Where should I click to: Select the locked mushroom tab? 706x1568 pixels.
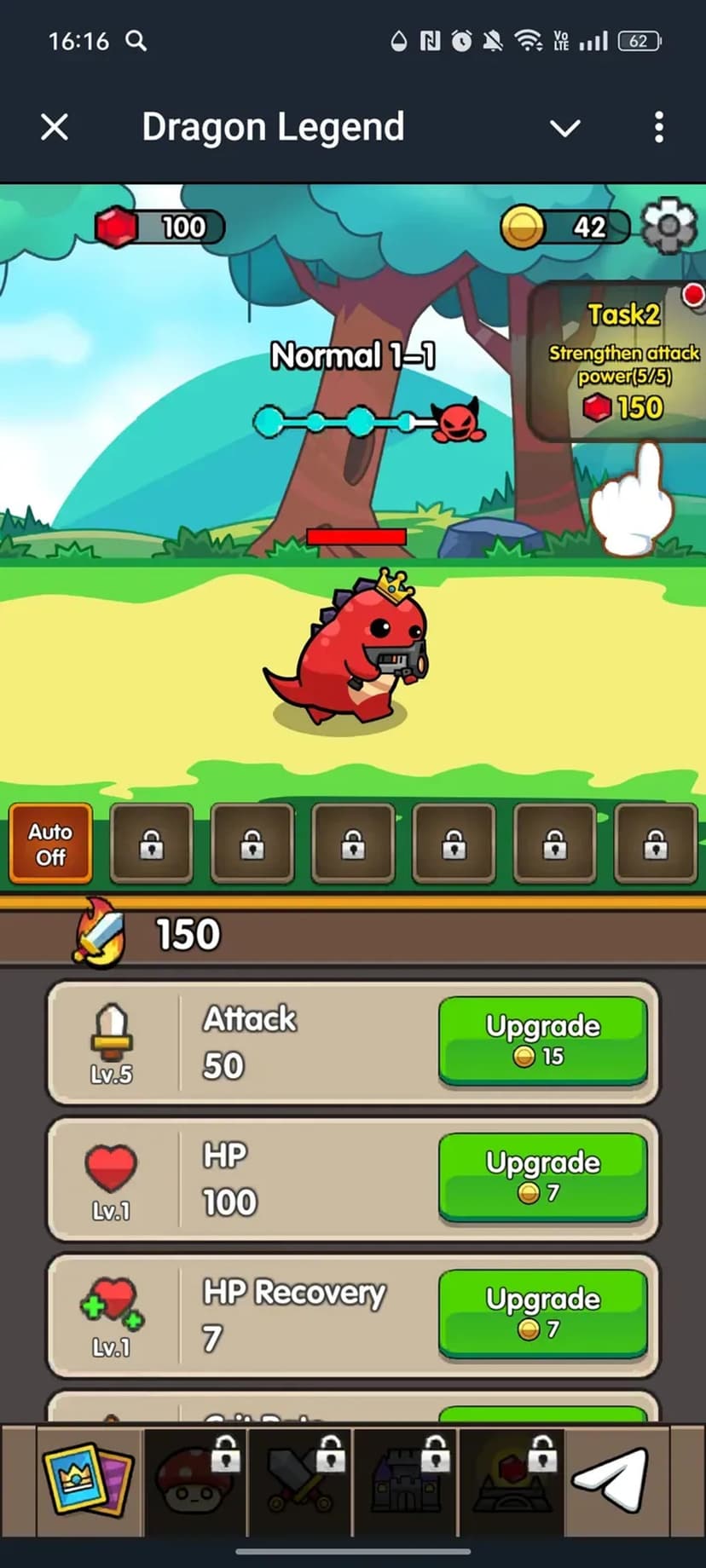(194, 1479)
